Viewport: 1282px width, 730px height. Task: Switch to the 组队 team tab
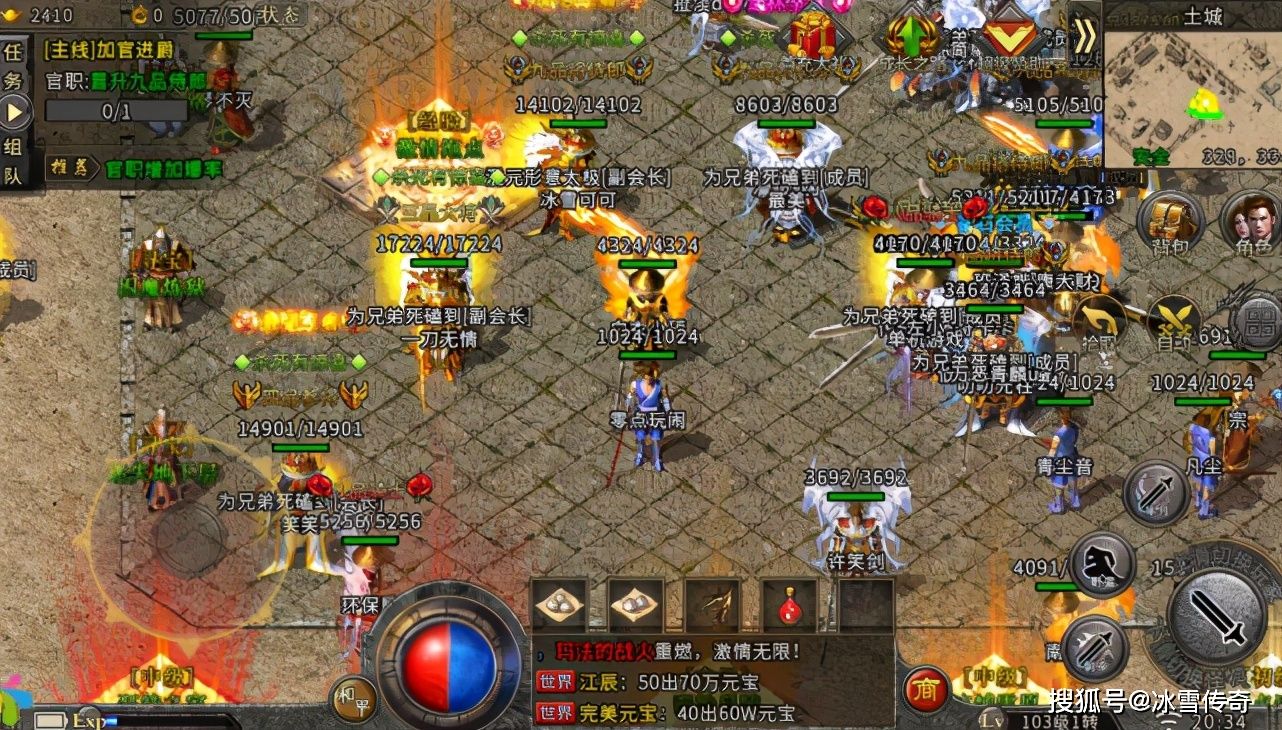pyautogui.click(x=10, y=158)
